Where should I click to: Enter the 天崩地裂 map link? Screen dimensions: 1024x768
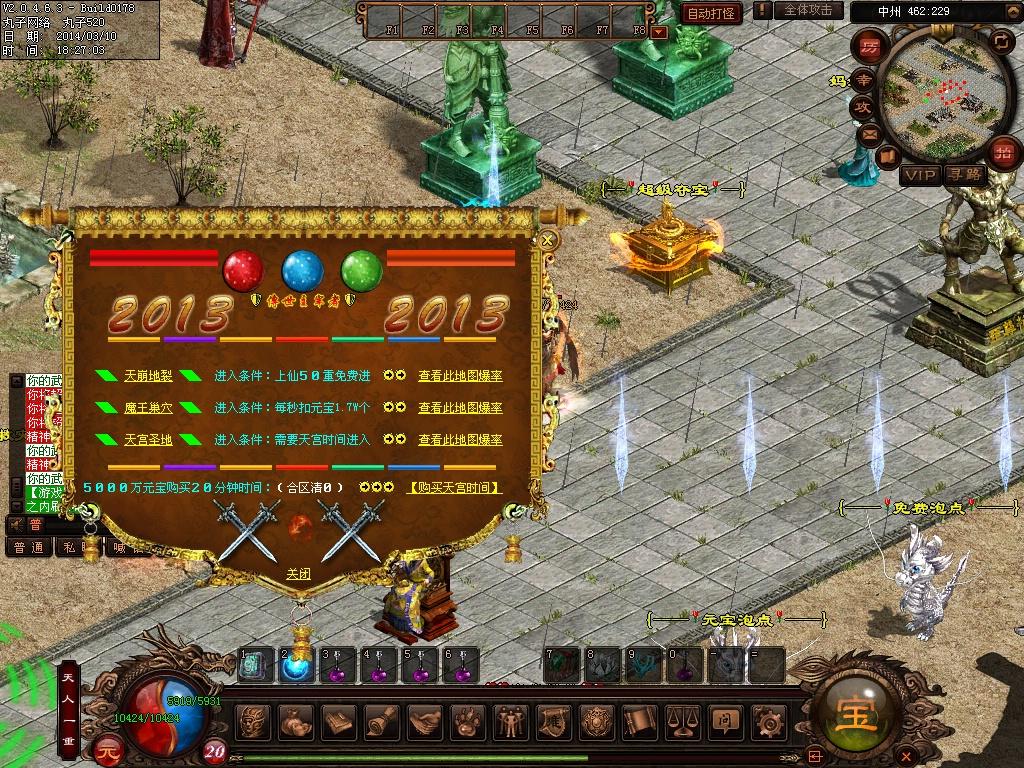tap(148, 376)
